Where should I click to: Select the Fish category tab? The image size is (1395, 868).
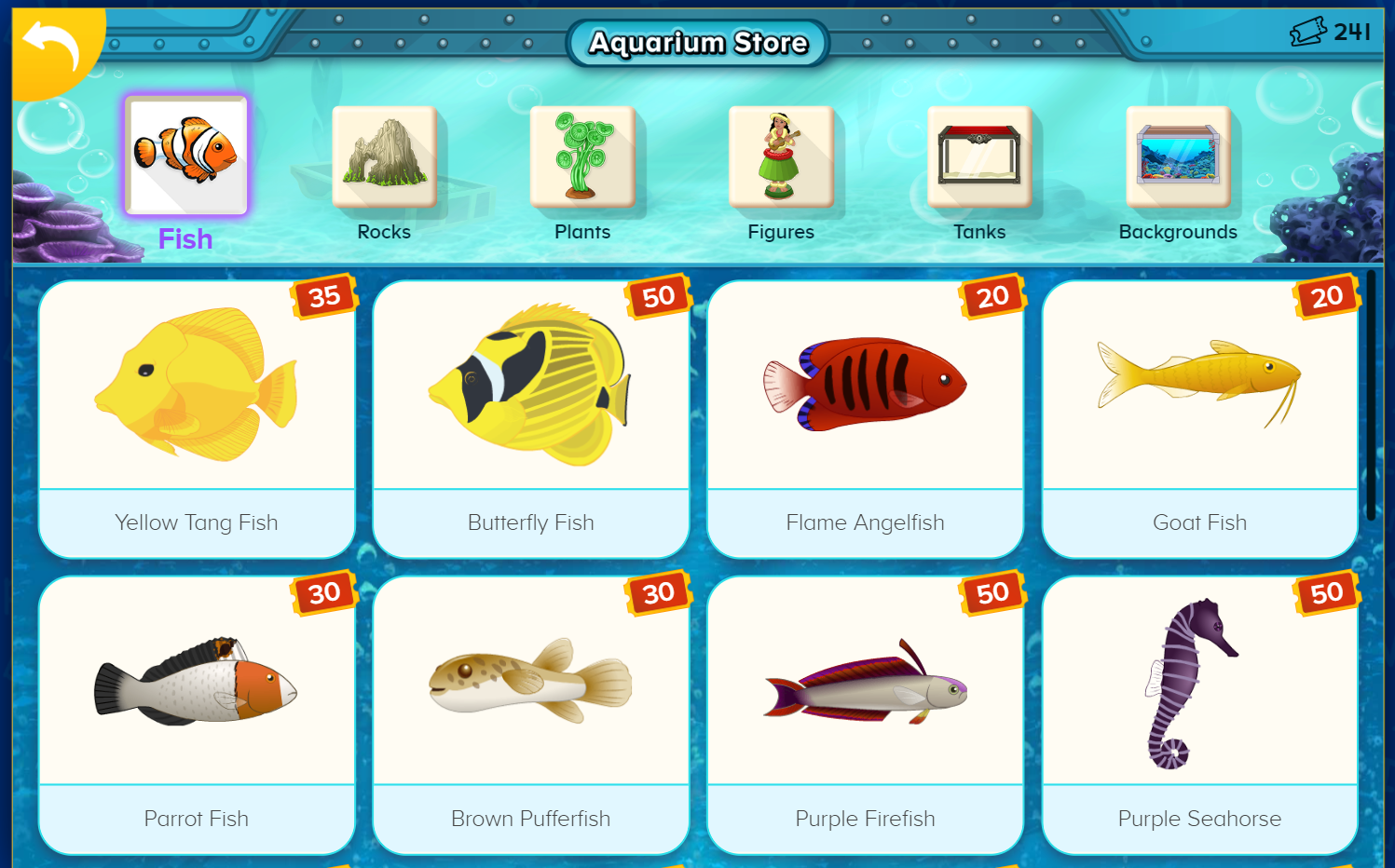(186, 156)
